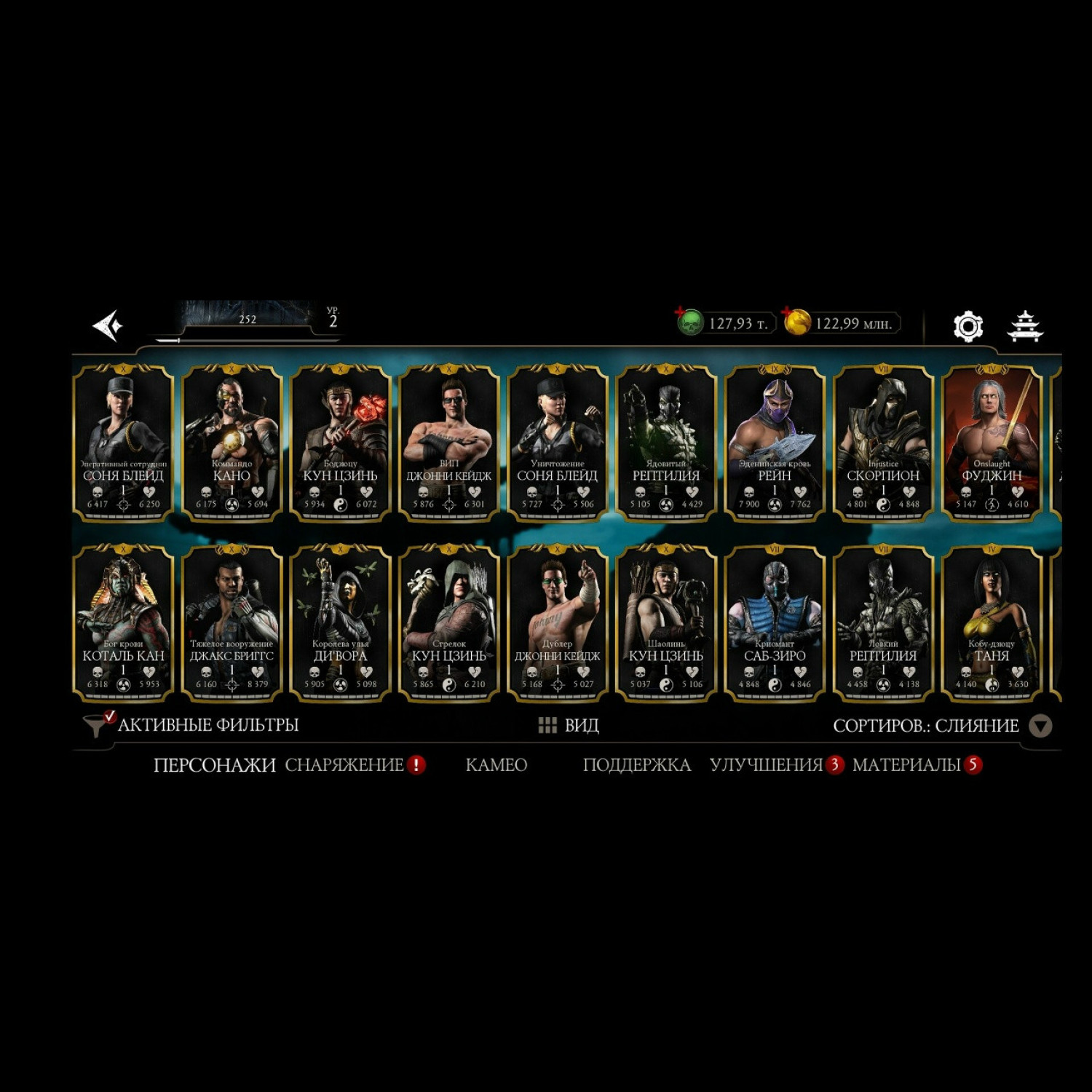Switch to the СНАРЯЖЕНИЕ equipment tab
The width and height of the screenshot is (1092, 1092).
pos(344,765)
